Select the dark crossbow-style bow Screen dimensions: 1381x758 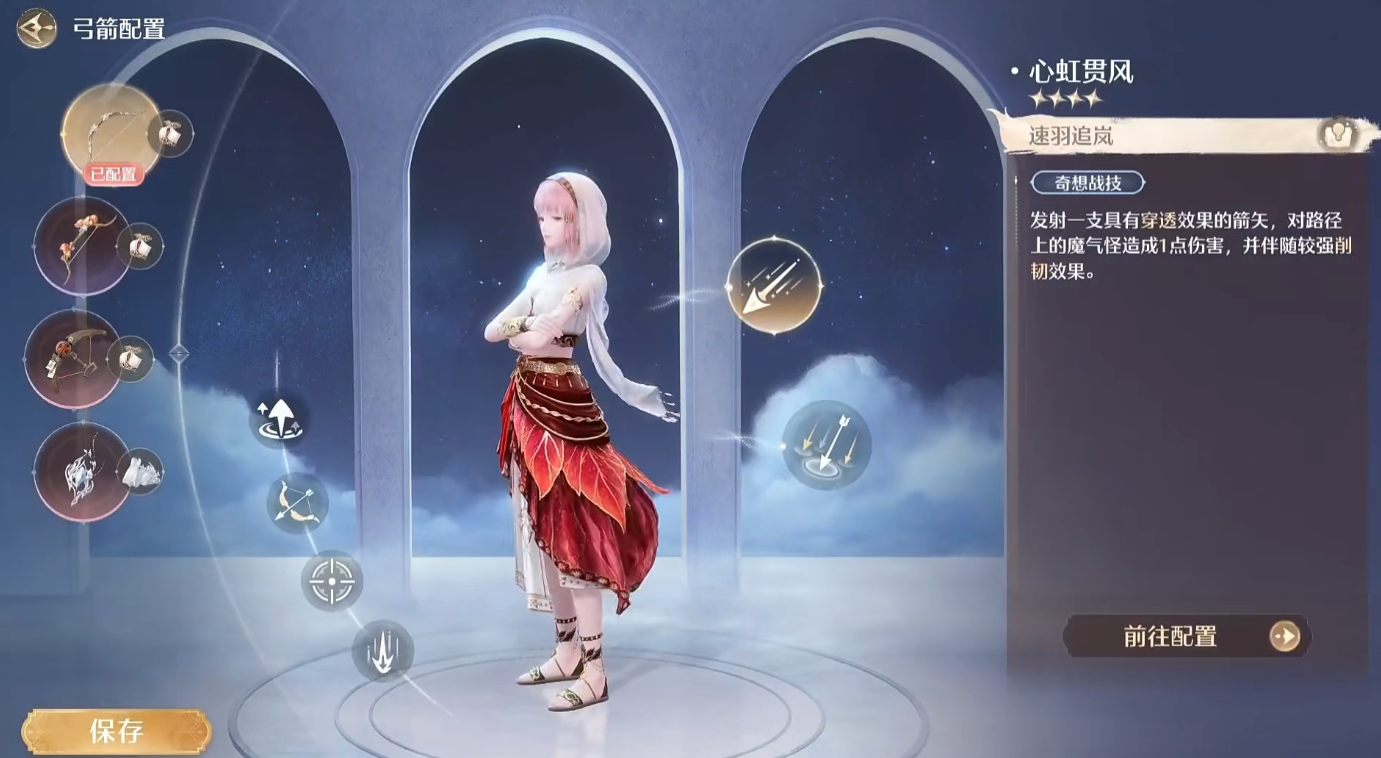pyautogui.click(x=72, y=359)
